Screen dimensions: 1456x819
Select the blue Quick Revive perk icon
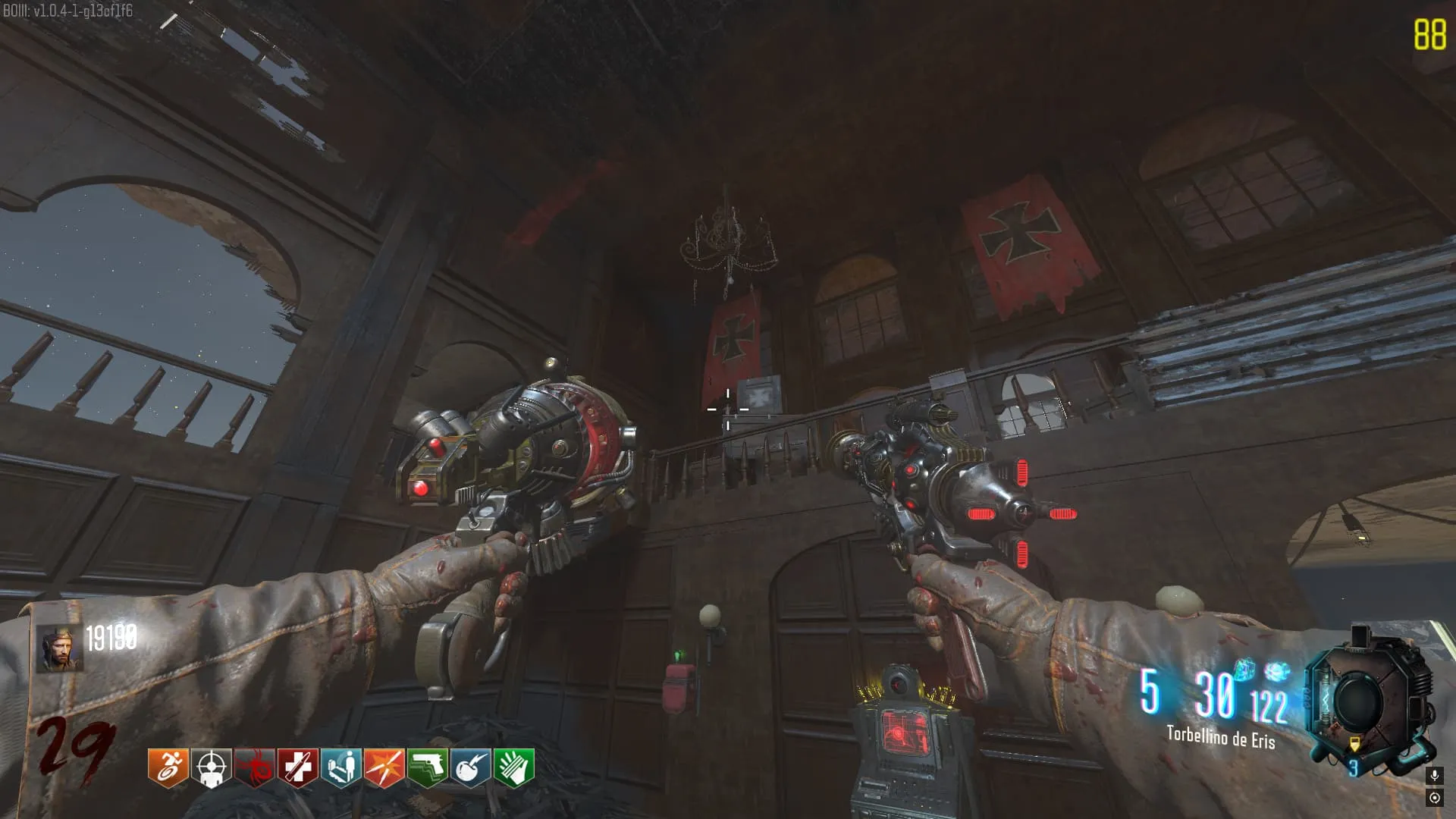point(341,767)
